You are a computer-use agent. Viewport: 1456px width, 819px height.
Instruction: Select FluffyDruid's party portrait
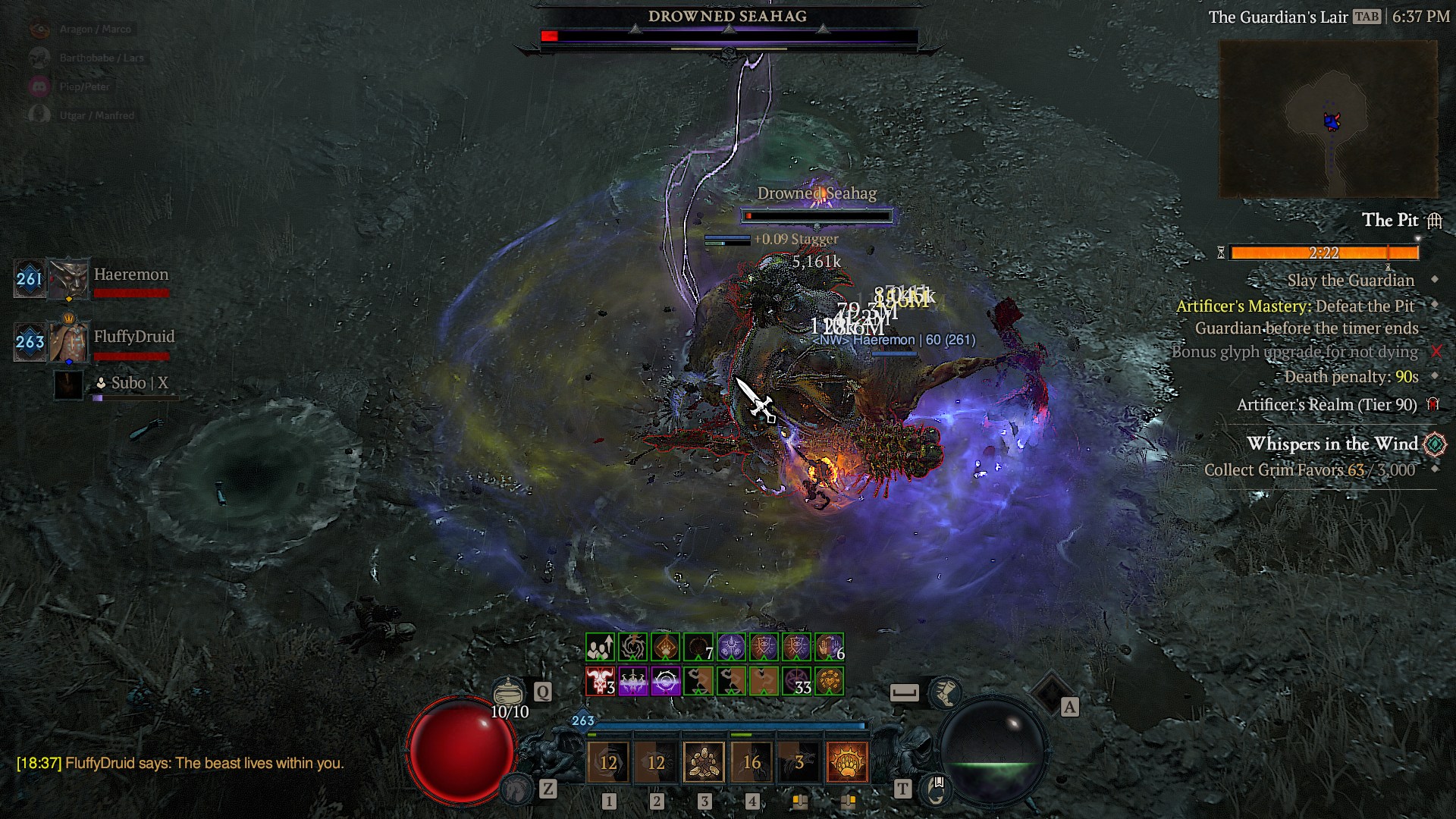click(x=68, y=341)
